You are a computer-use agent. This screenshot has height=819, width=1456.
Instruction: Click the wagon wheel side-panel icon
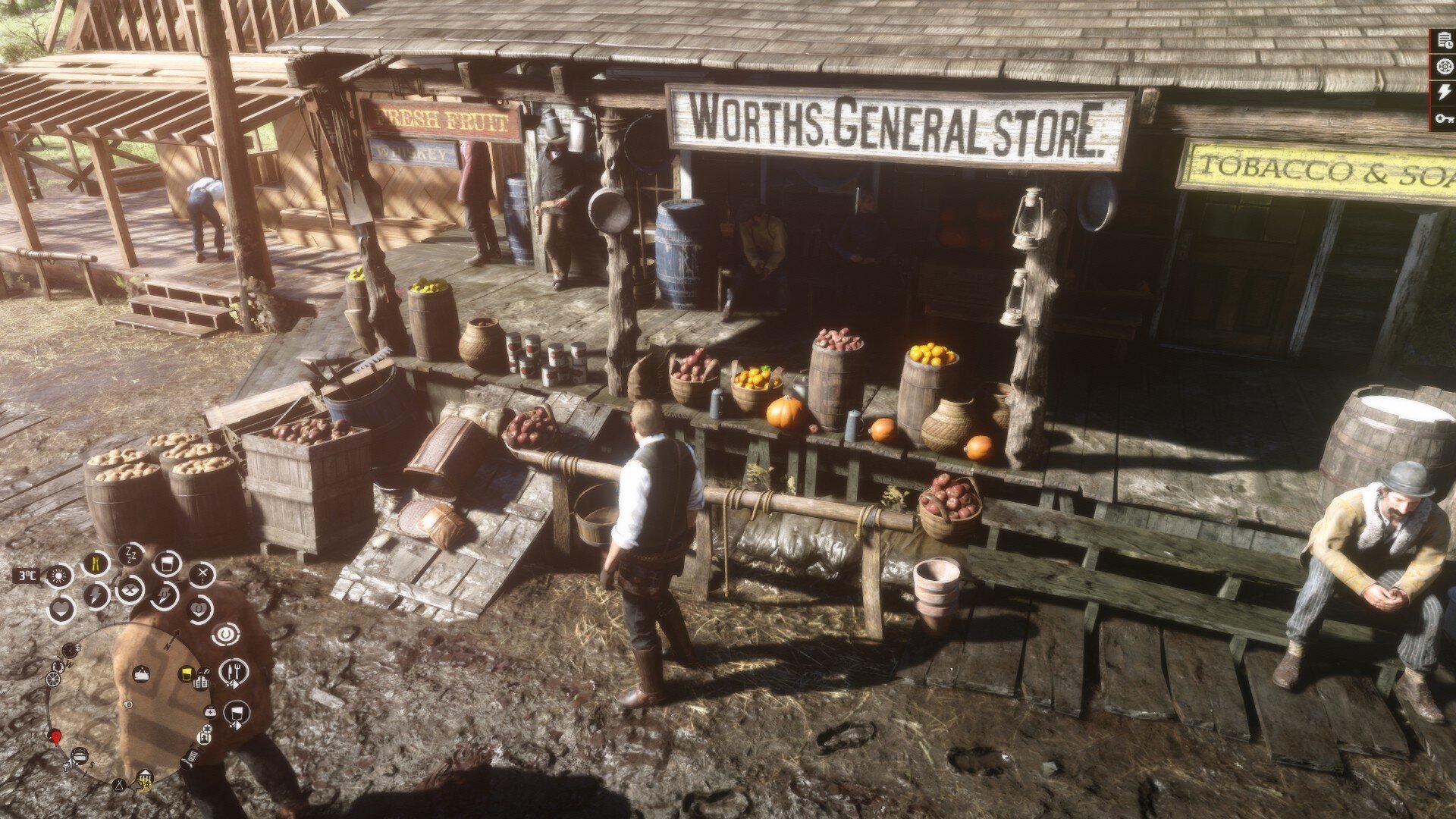click(1444, 67)
